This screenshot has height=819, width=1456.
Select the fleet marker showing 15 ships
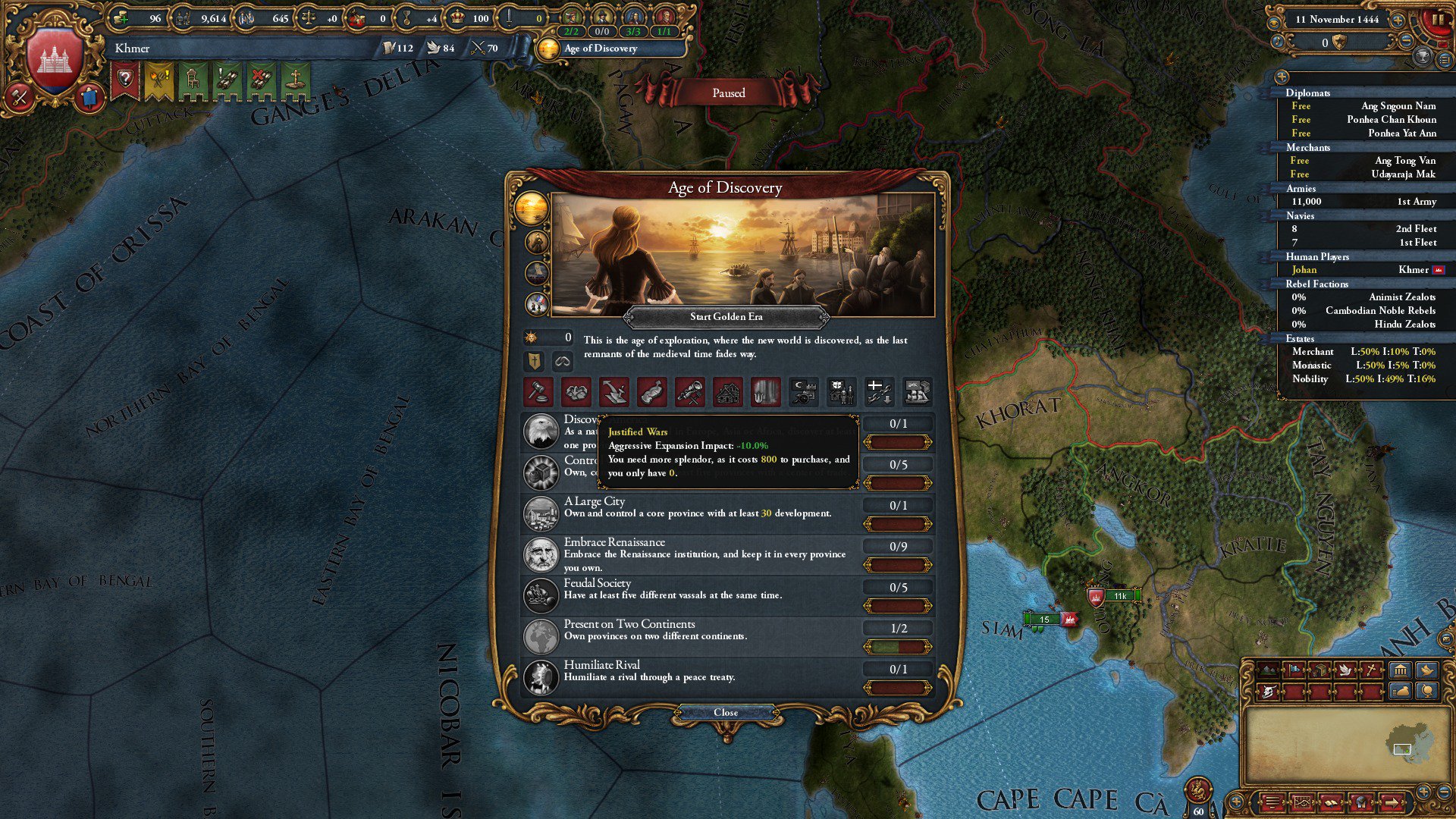pyautogui.click(x=1045, y=620)
